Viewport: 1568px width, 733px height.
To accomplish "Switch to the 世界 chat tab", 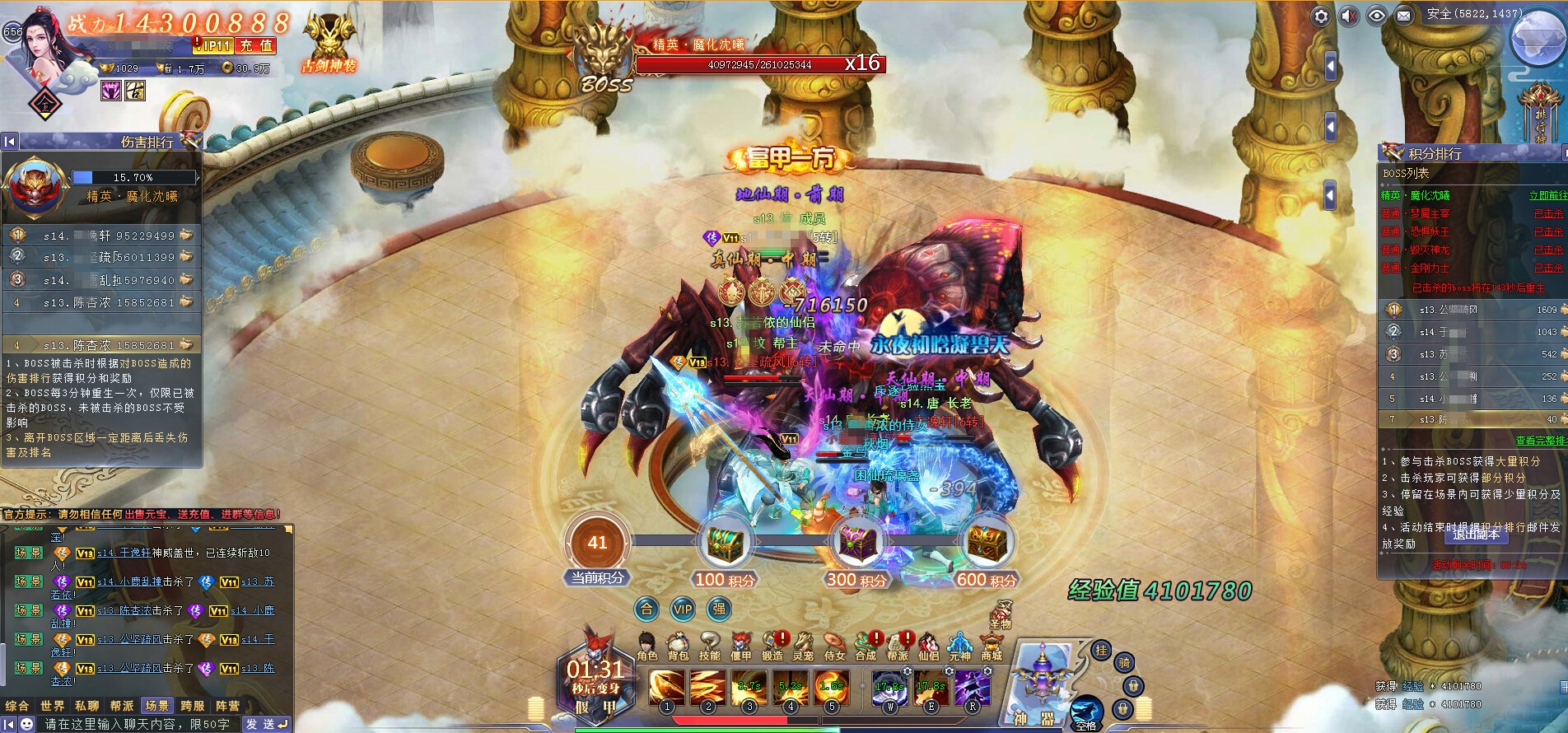I will (x=52, y=706).
